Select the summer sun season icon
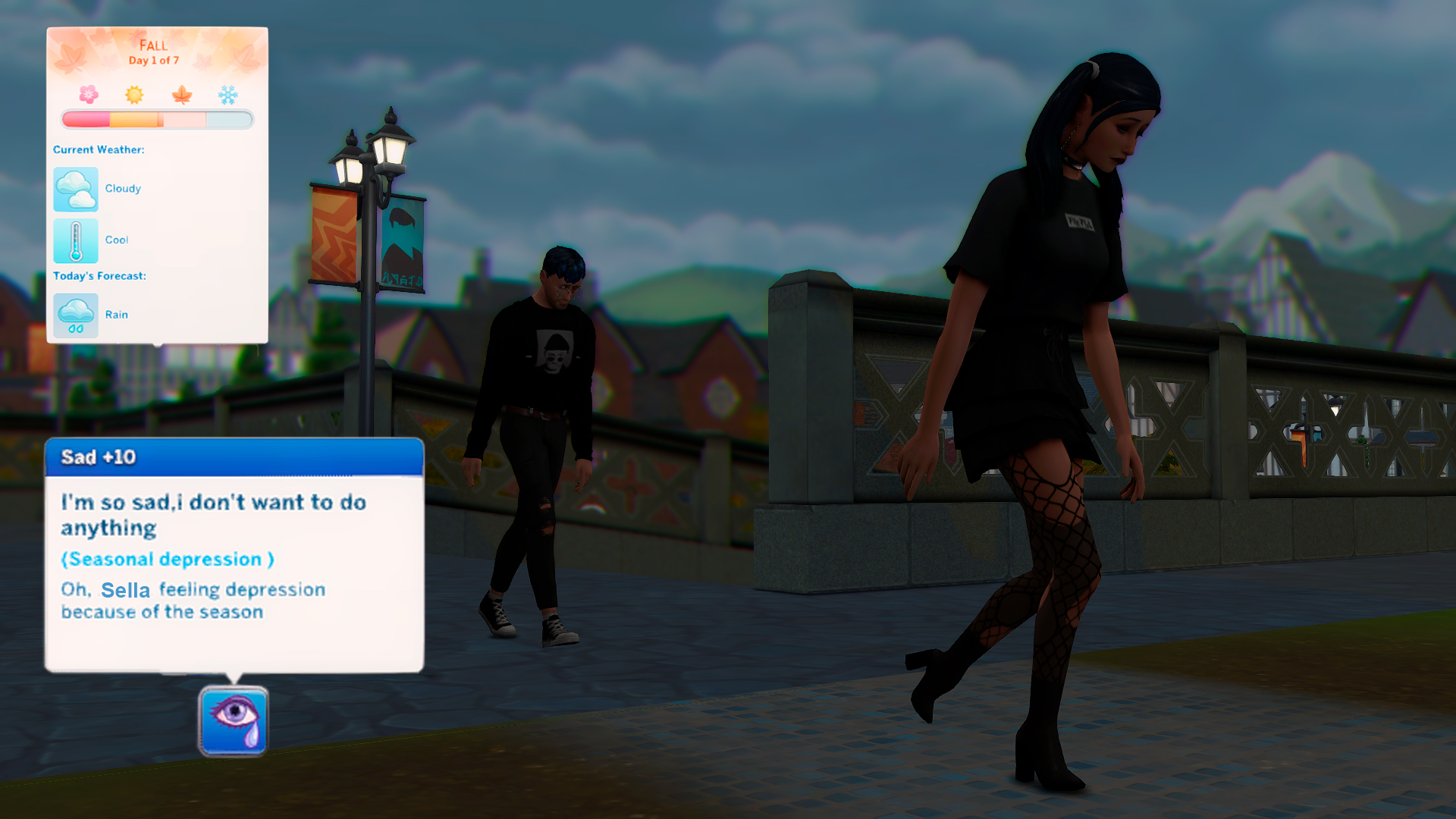The image size is (1456, 819). pyautogui.click(x=133, y=94)
